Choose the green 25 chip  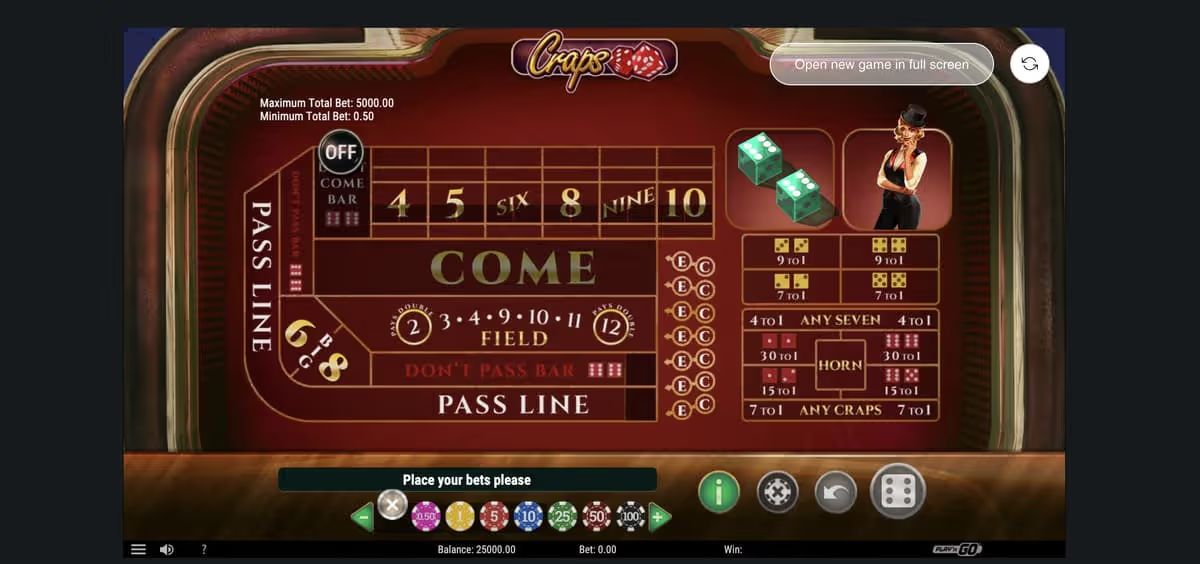[562, 516]
